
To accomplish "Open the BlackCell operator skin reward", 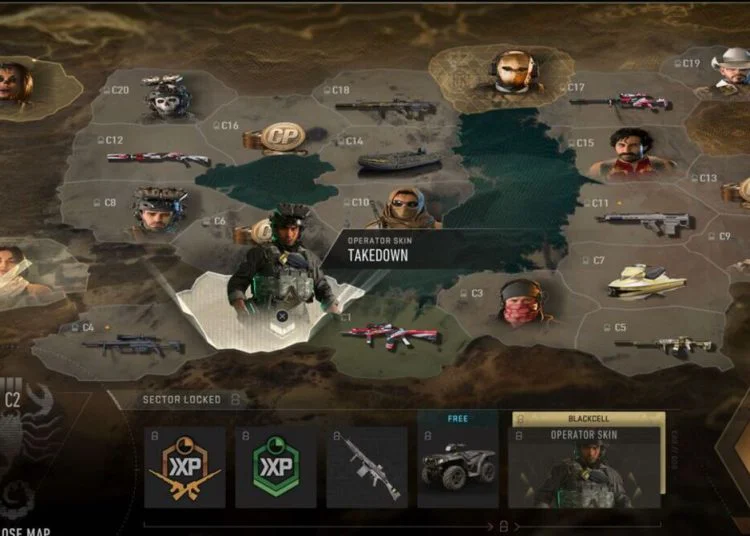I will pyautogui.click(x=586, y=467).
